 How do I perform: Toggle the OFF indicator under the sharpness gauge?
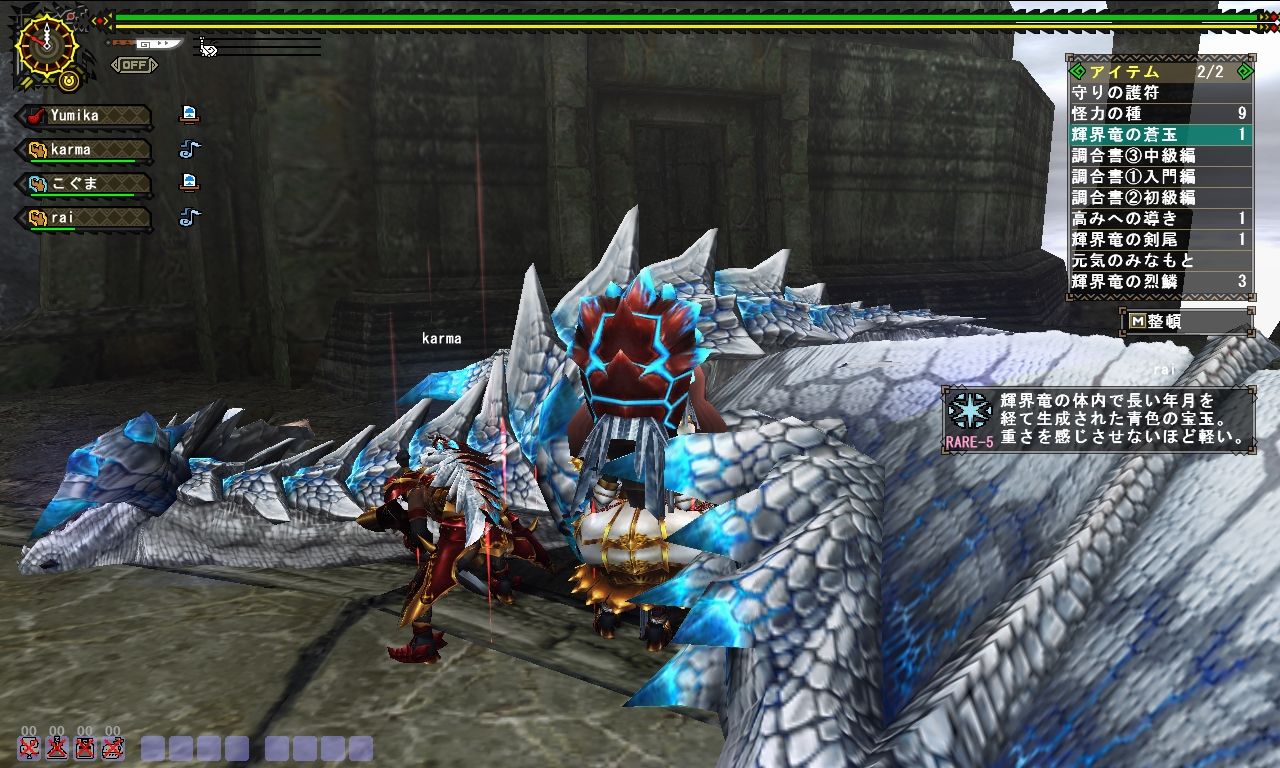click(134, 64)
